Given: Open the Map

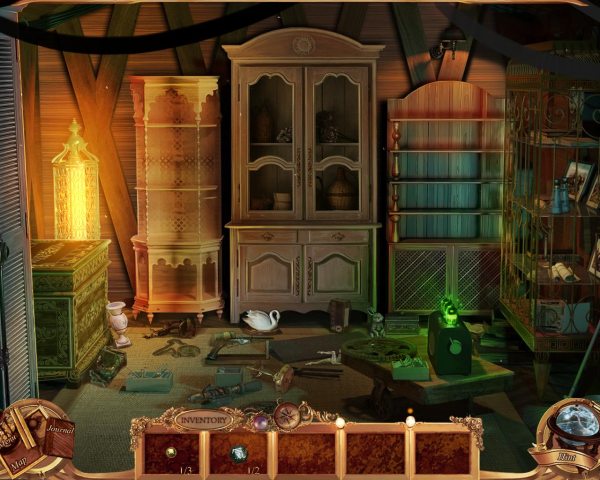Looking at the screenshot, I should pyautogui.click(x=20, y=459).
